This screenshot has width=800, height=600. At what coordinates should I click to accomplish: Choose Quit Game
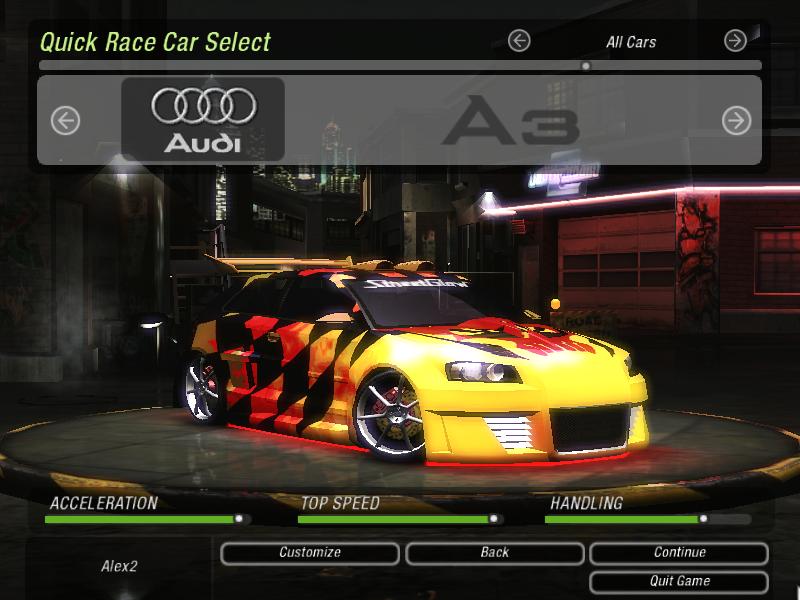tap(679, 581)
